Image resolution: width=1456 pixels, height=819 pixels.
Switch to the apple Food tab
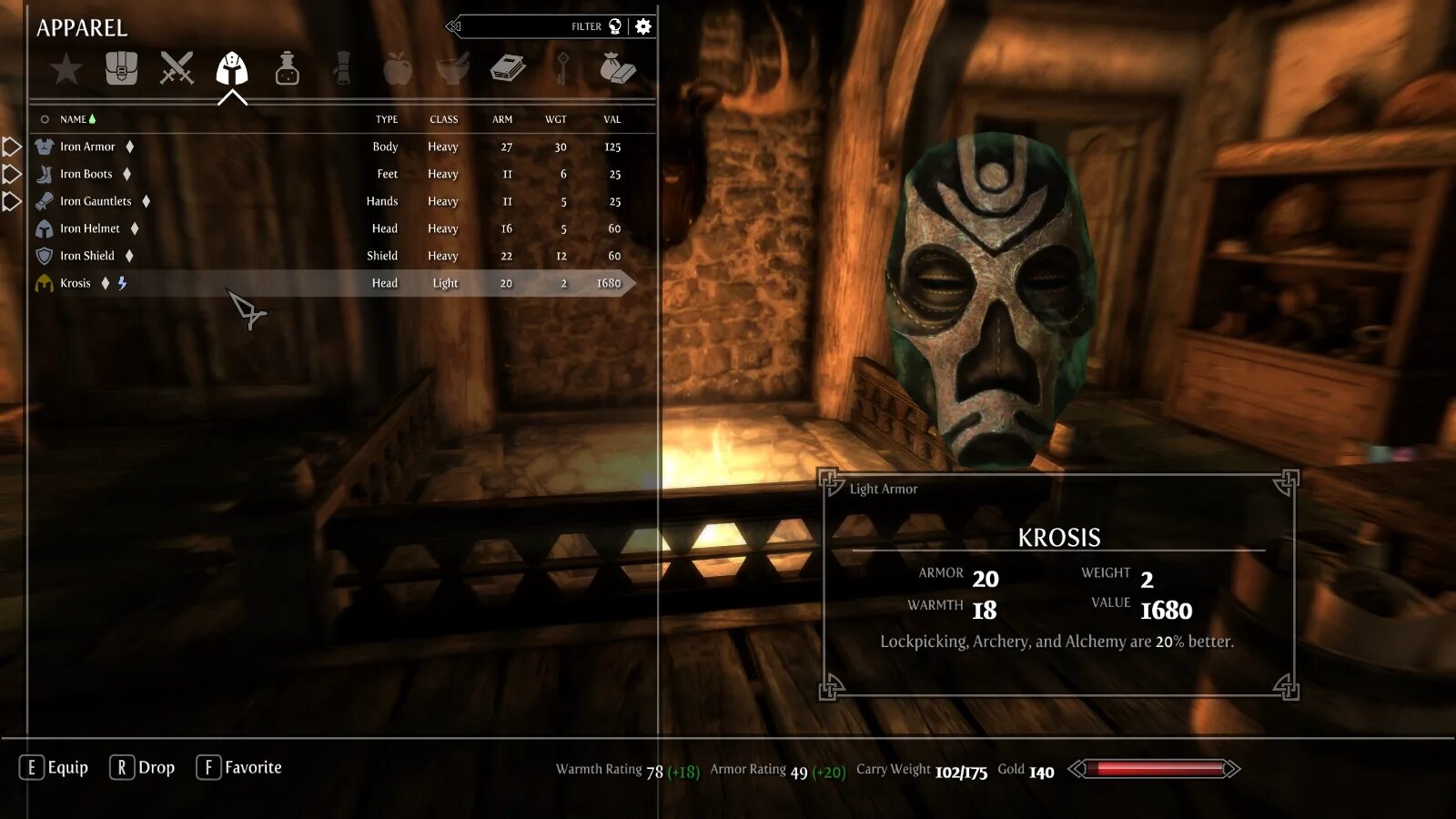398,68
